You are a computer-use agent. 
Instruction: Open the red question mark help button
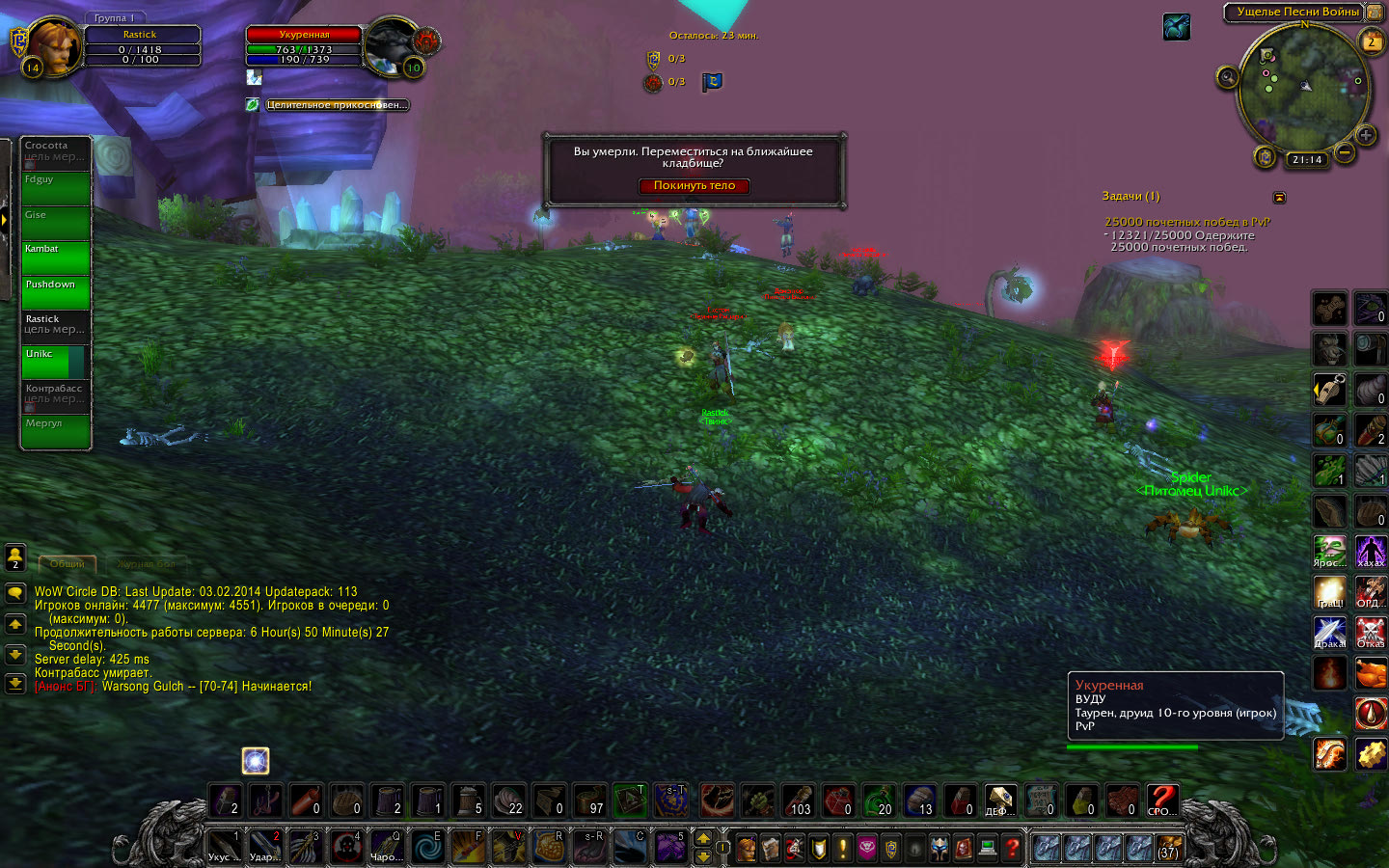point(1011,848)
